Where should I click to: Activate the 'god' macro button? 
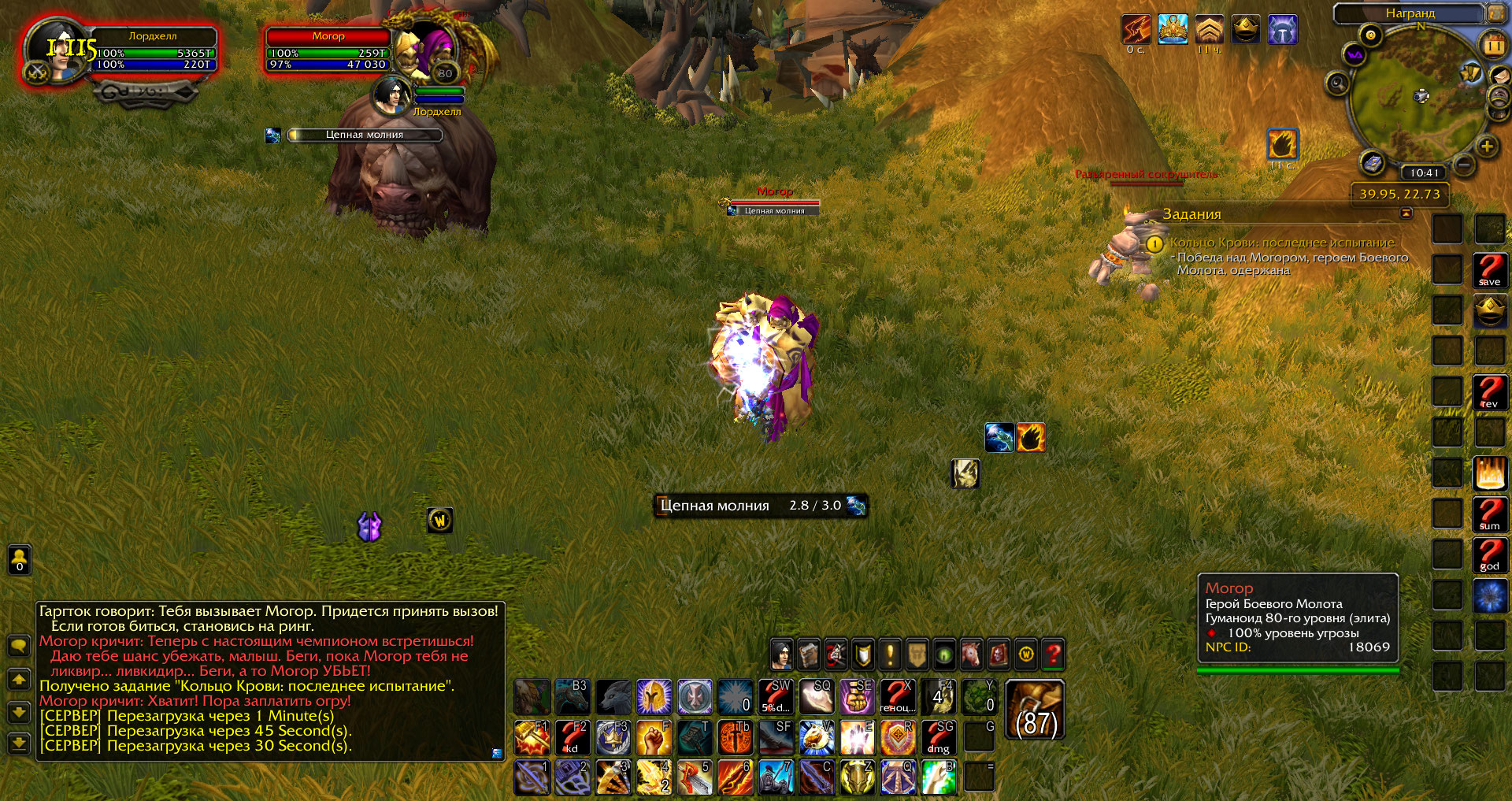(1489, 555)
